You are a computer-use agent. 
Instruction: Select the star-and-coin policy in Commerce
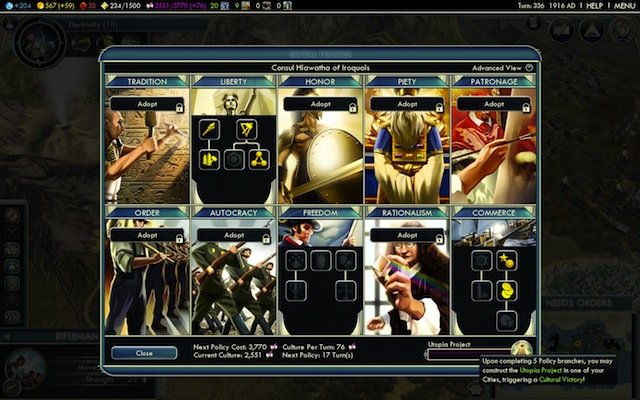click(508, 260)
